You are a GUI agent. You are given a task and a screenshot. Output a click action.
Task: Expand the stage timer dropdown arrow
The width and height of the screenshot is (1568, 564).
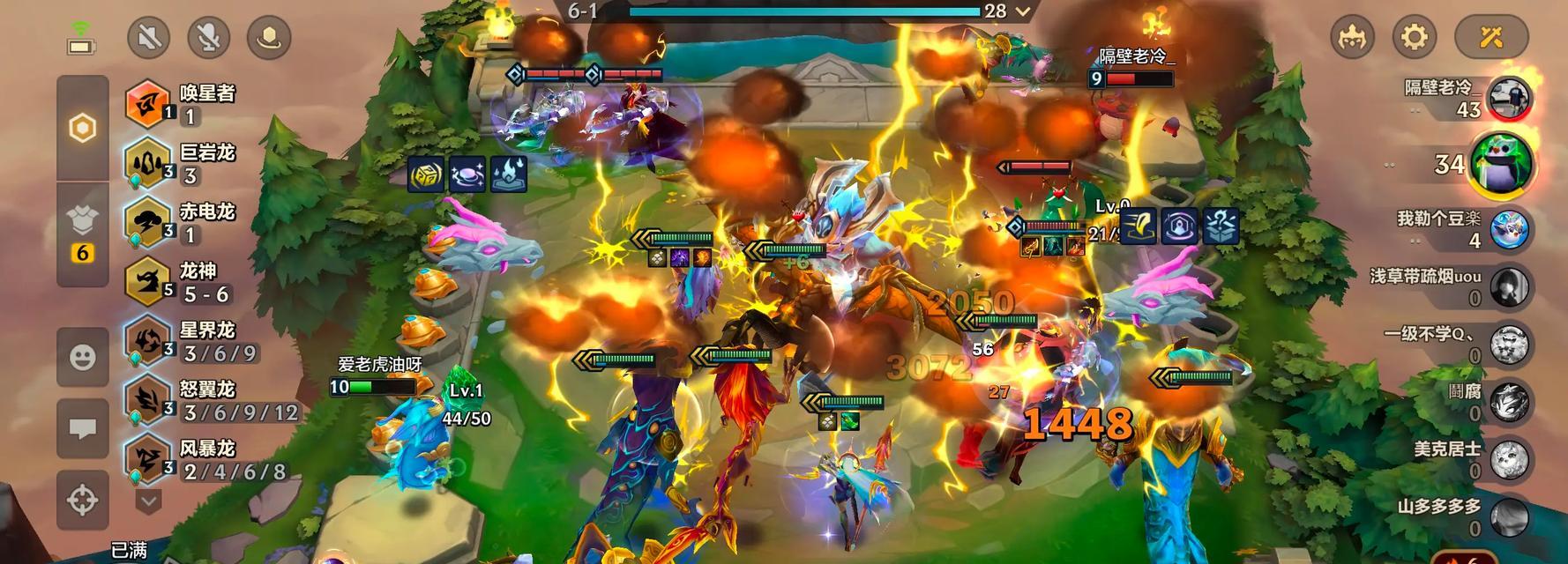(x=1023, y=11)
